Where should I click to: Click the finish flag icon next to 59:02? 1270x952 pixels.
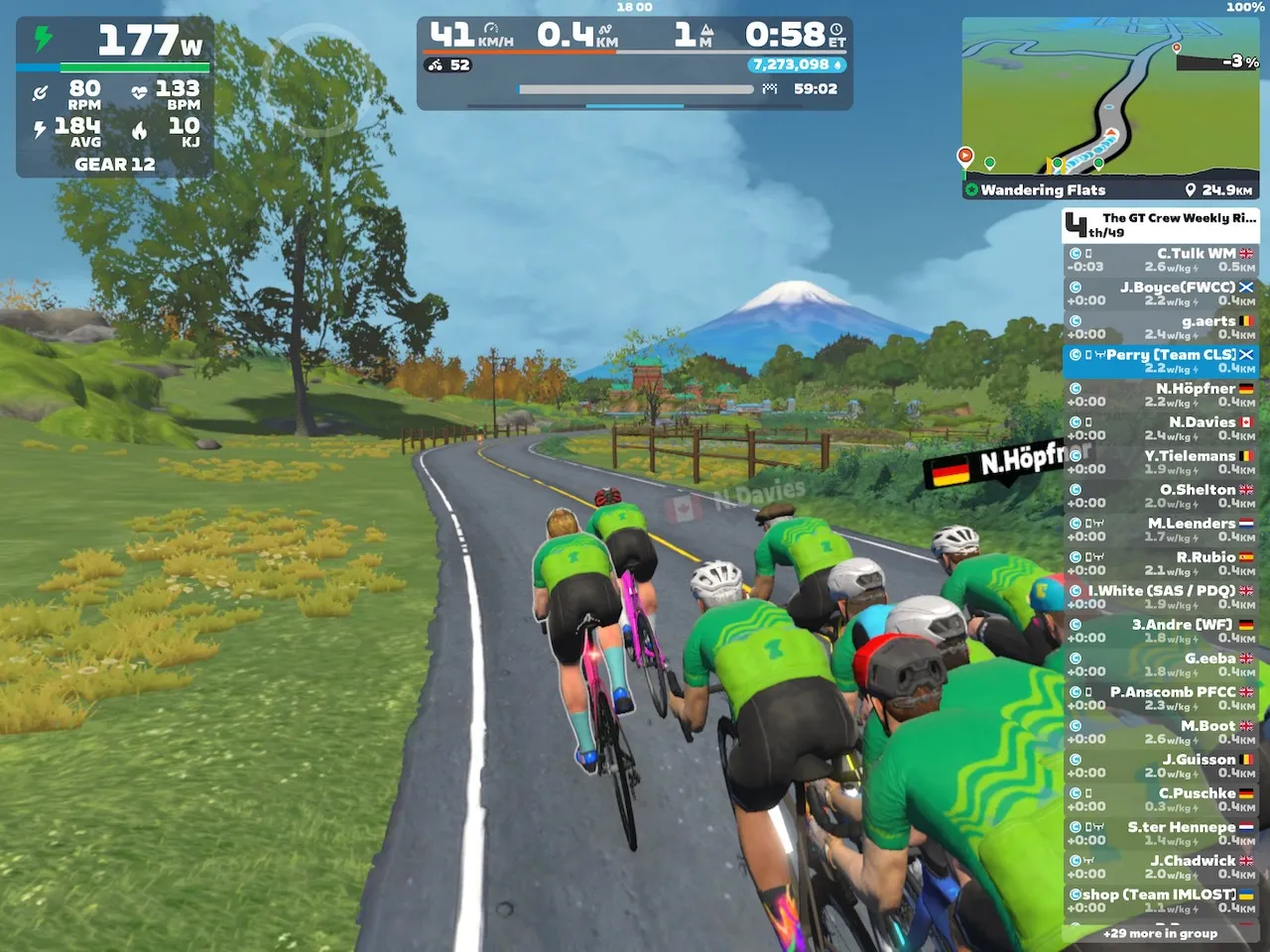pos(768,88)
